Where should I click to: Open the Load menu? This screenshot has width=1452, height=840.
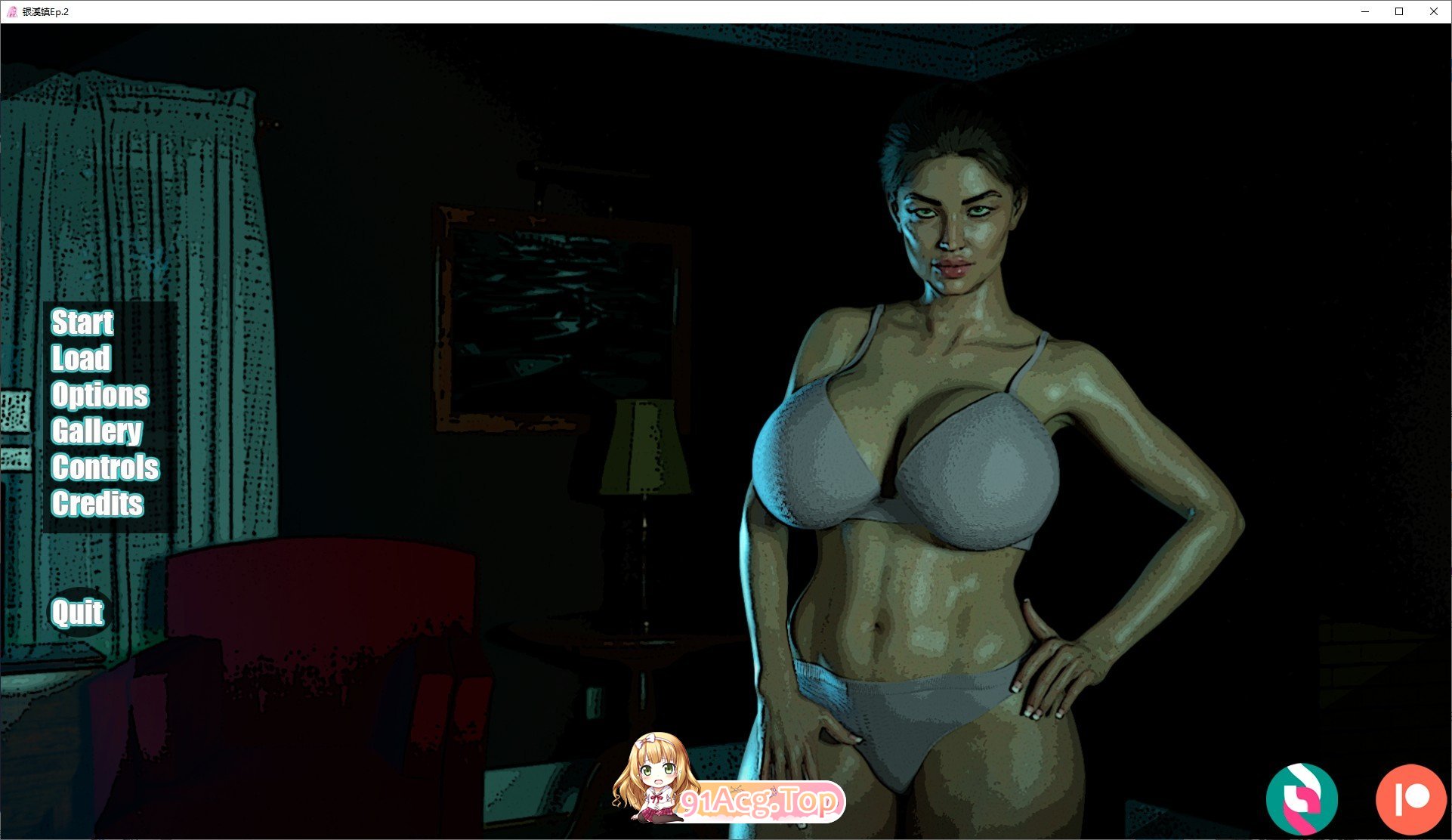(x=81, y=359)
